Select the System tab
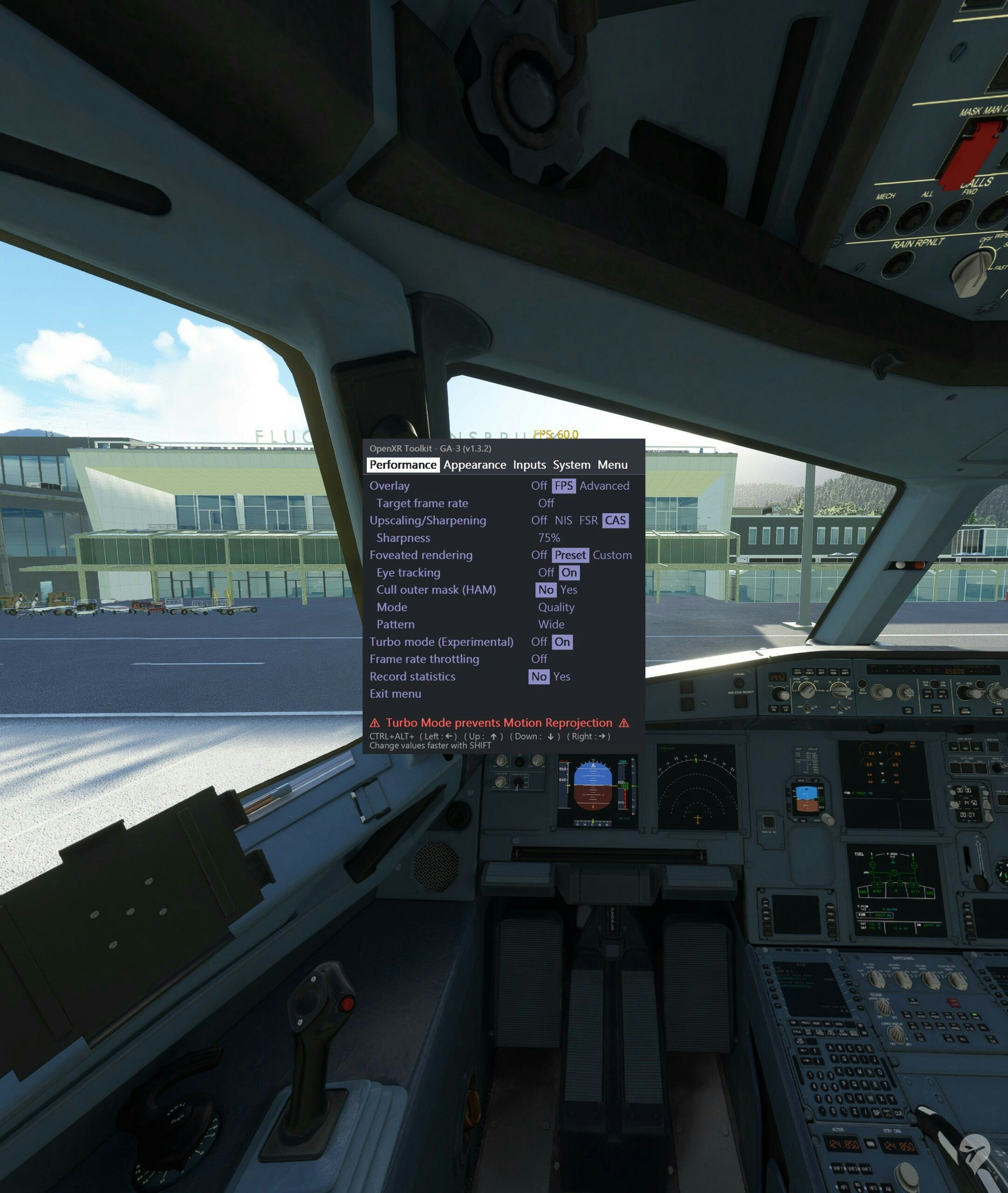This screenshot has width=1008, height=1193. coord(571,465)
